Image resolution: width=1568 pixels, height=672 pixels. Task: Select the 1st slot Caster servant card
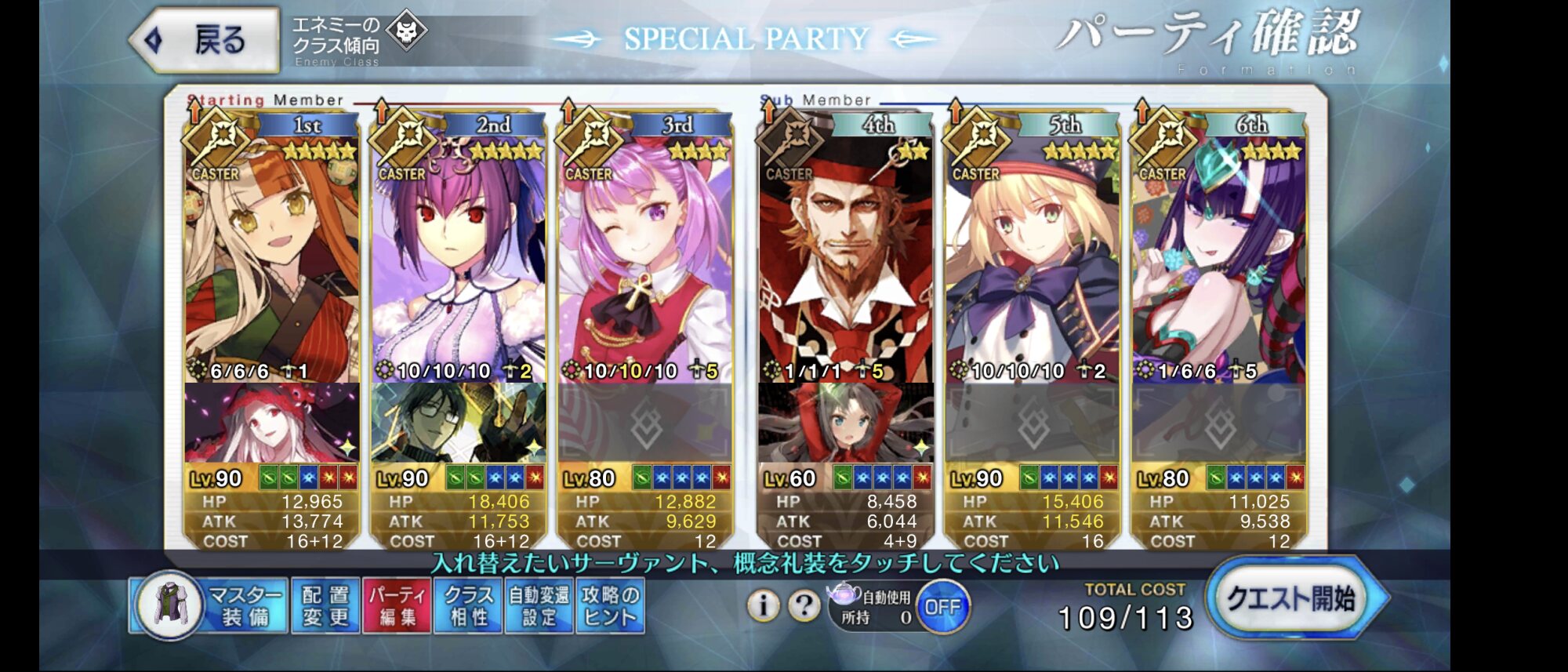tap(272, 259)
